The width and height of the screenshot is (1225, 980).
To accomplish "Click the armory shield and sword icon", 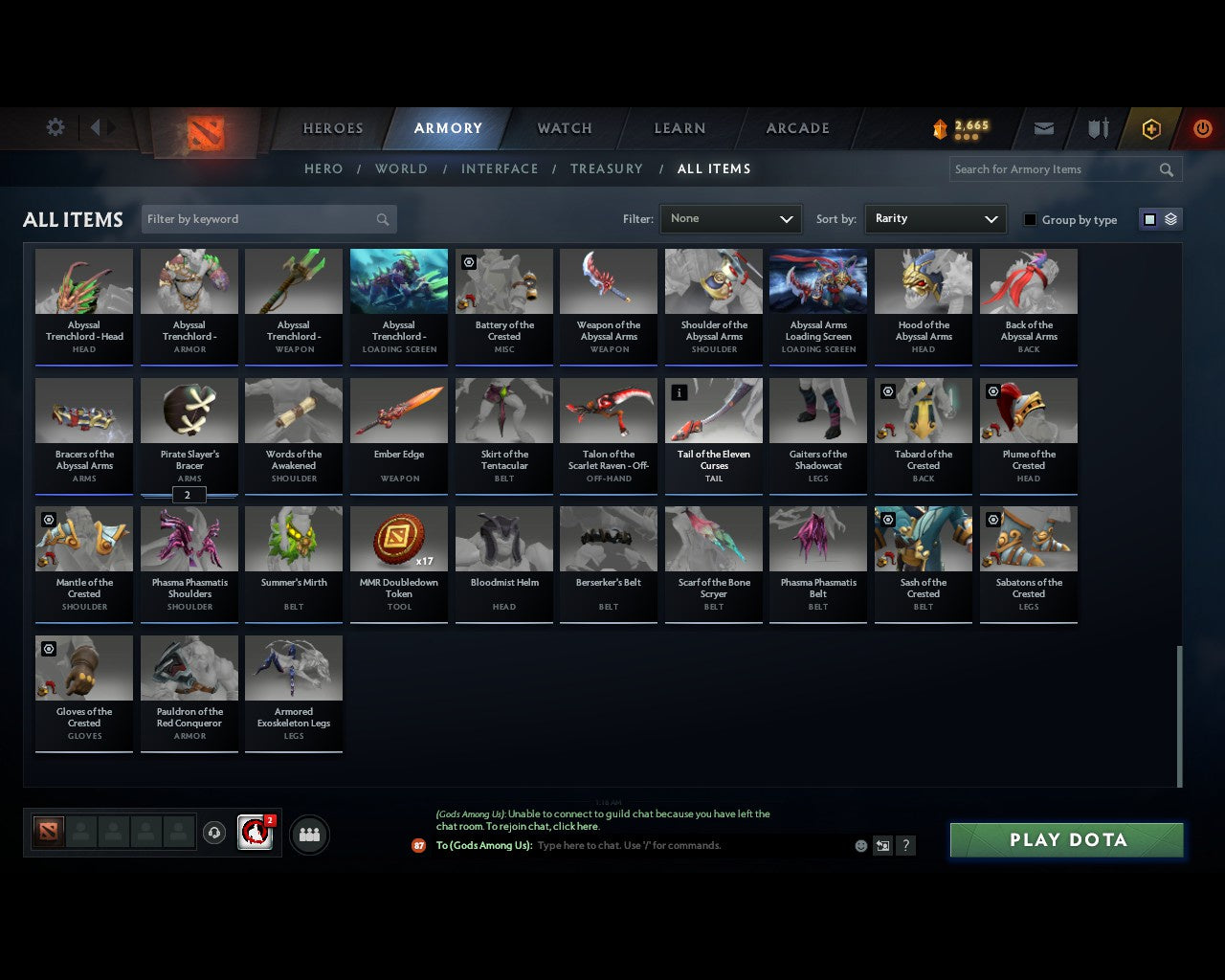I will tap(1097, 128).
